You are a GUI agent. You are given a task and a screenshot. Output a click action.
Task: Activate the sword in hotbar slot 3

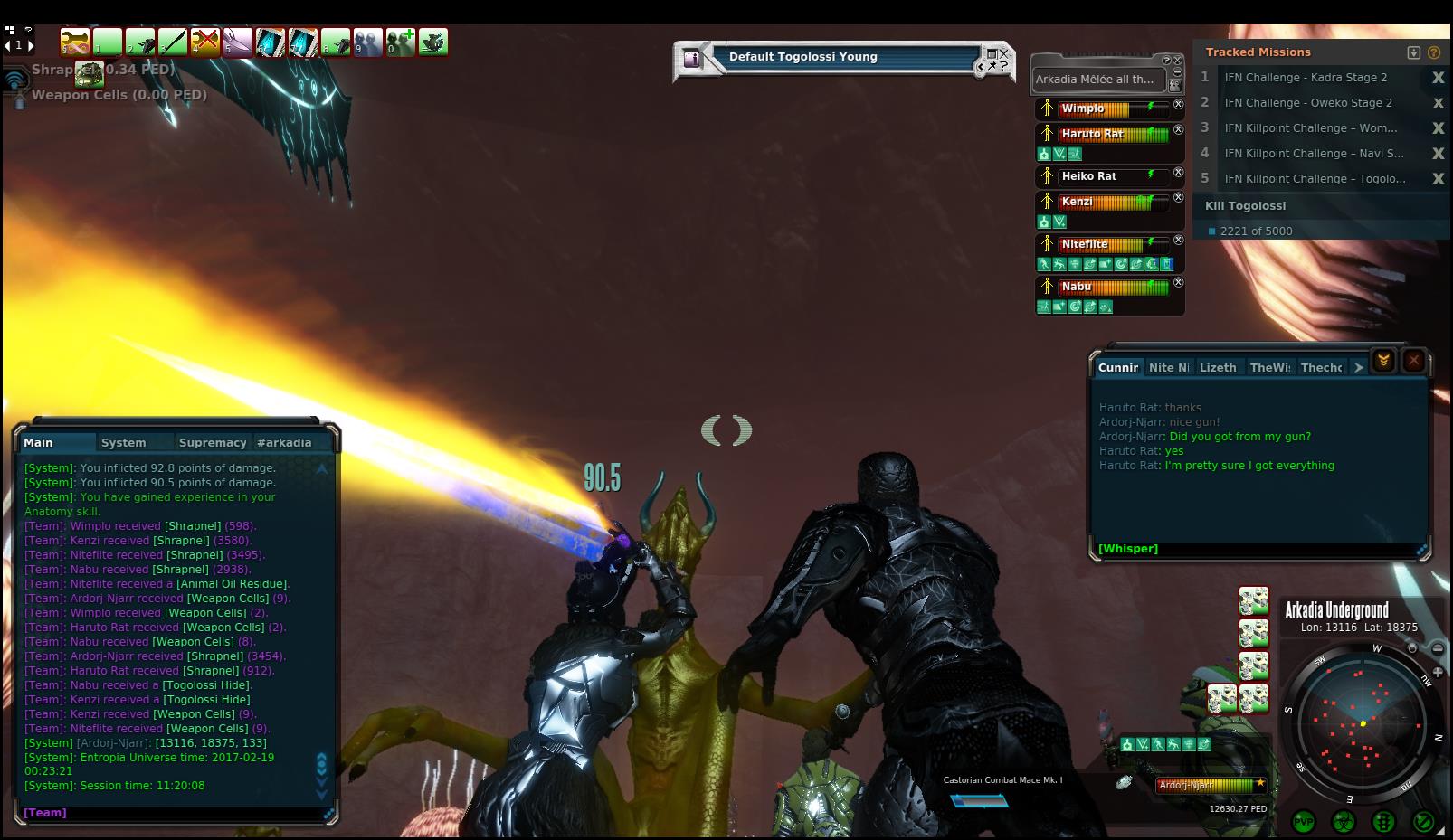pyautogui.click(x=172, y=42)
